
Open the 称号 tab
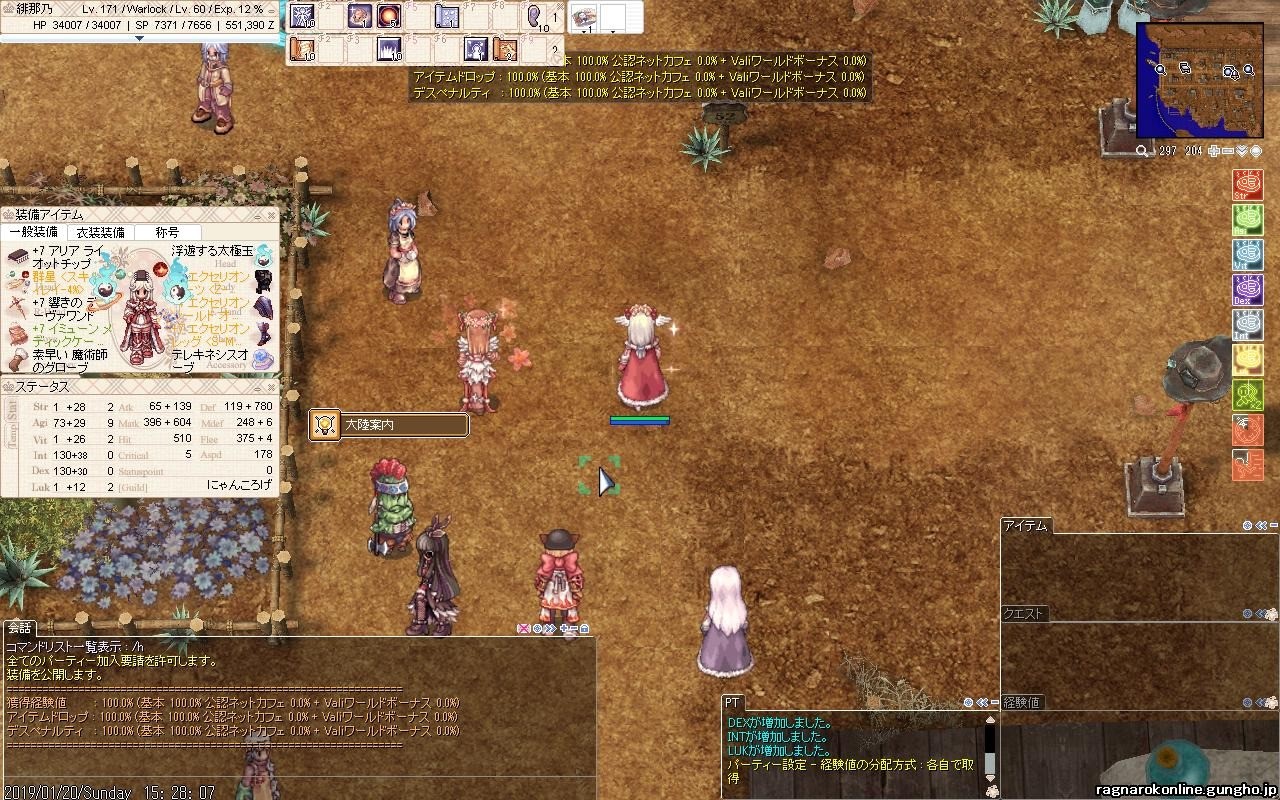coord(167,232)
